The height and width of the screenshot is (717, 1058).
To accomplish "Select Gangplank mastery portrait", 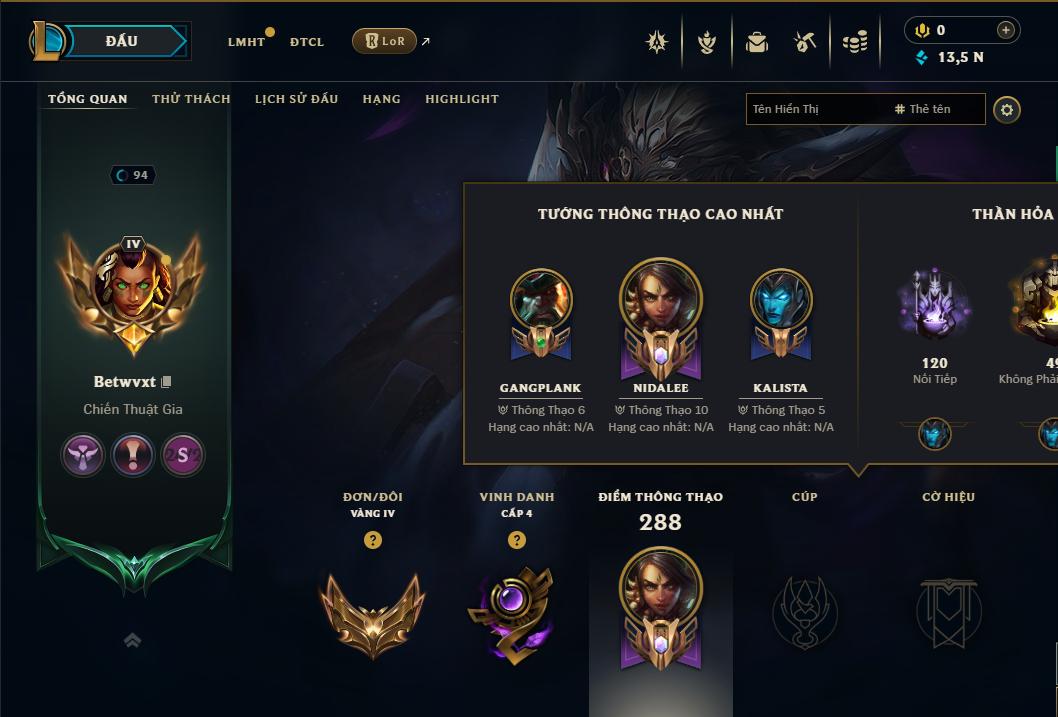I will click(540, 303).
